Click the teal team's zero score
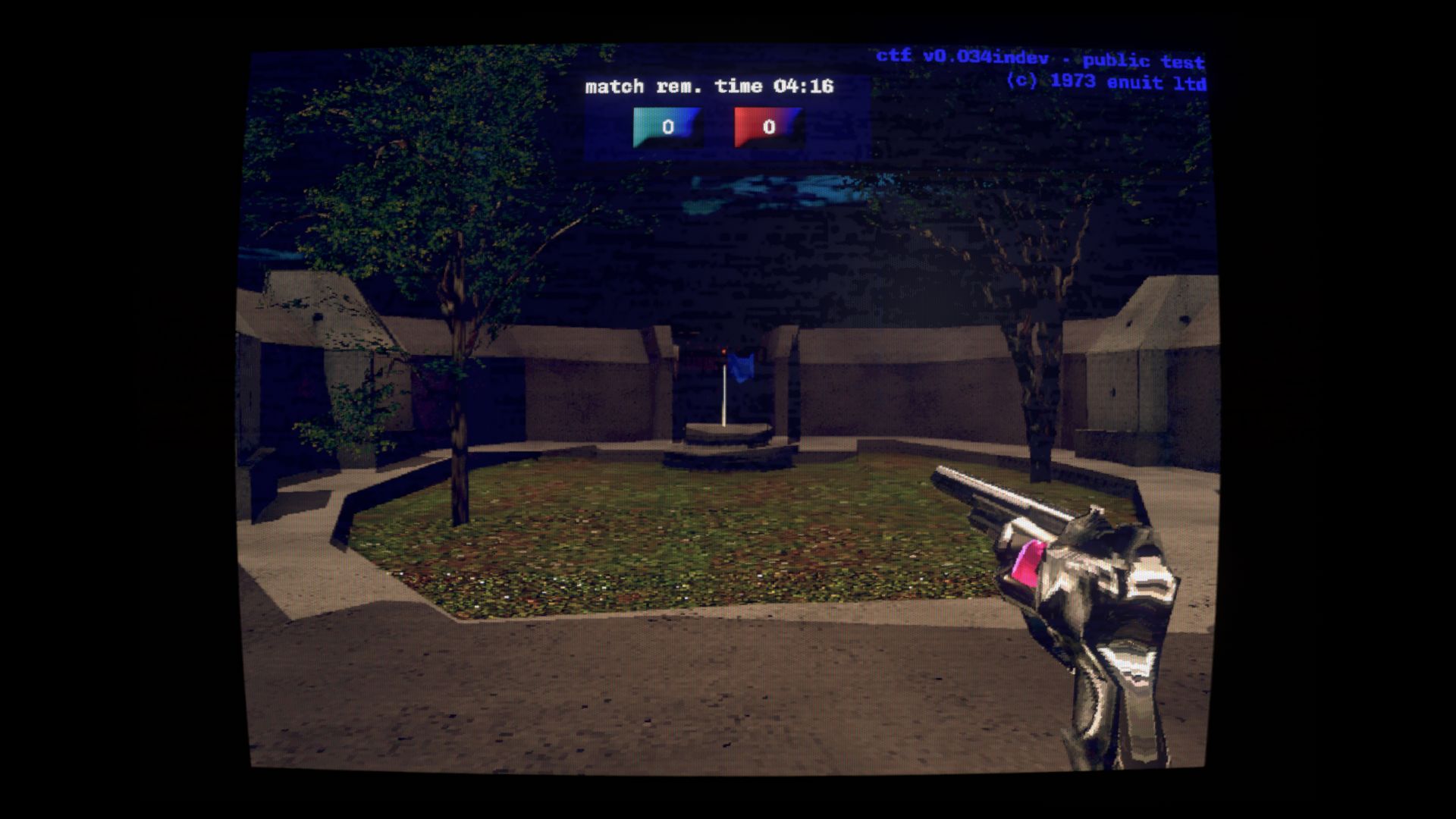The image size is (1456, 819). click(x=669, y=127)
